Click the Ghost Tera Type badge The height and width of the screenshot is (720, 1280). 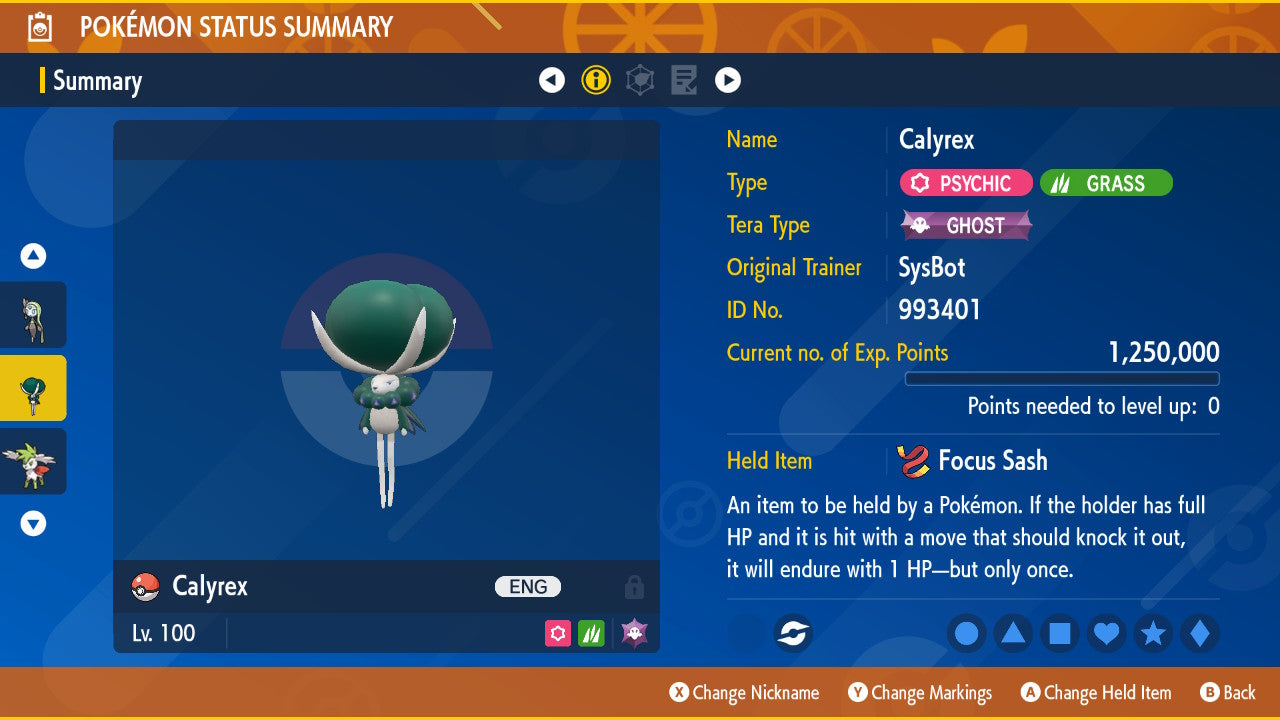965,225
